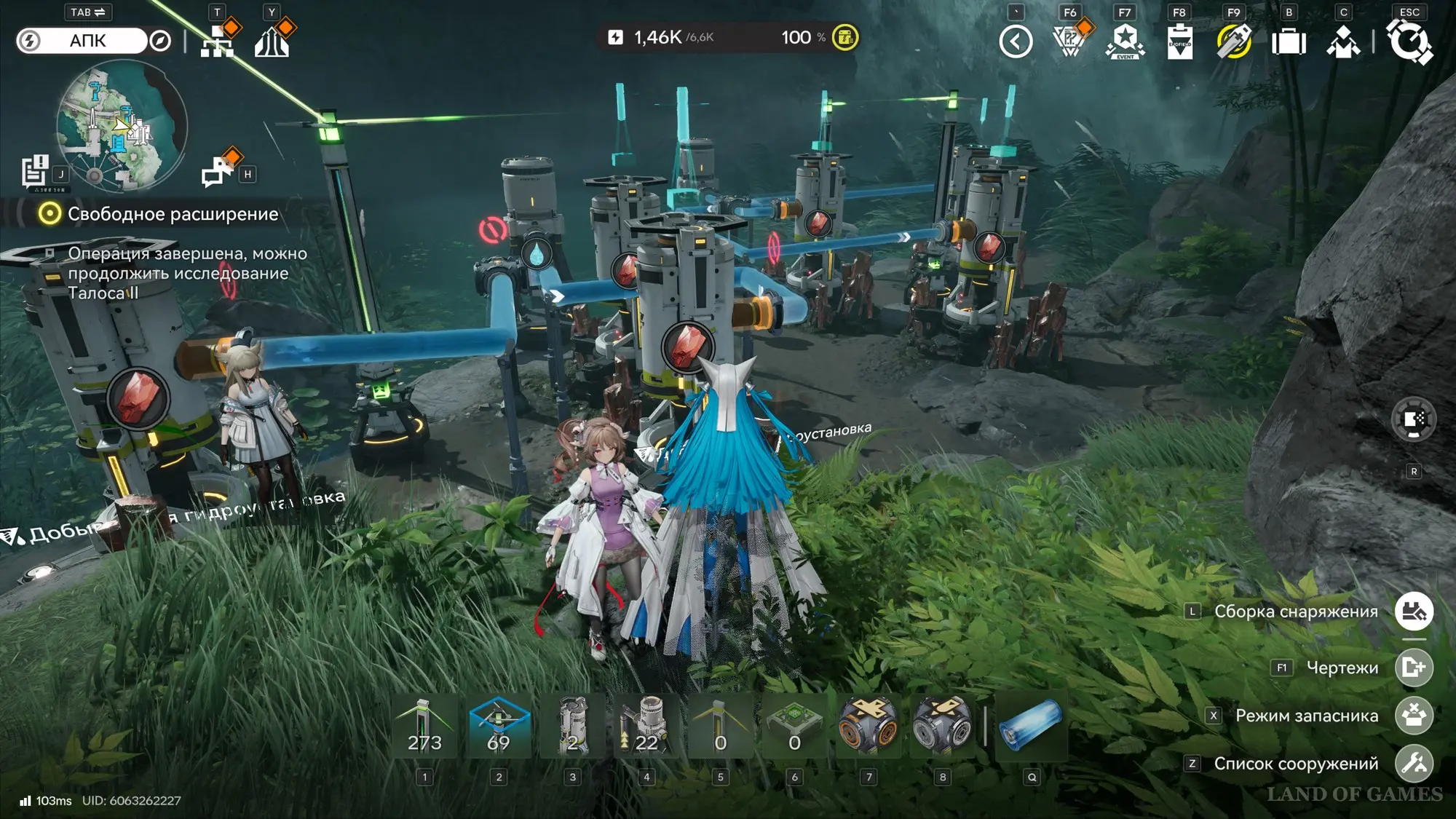Open Сборка снаряжения gear assembly

point(1414,612)
